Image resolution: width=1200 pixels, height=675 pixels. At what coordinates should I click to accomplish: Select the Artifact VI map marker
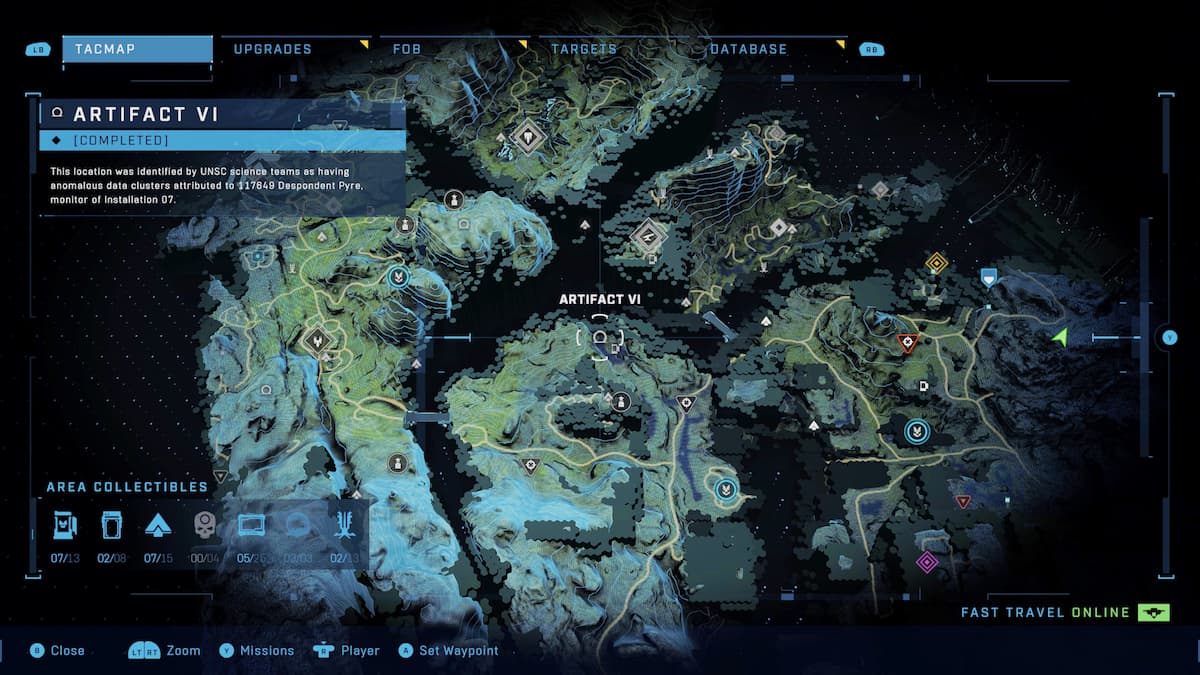600,337
